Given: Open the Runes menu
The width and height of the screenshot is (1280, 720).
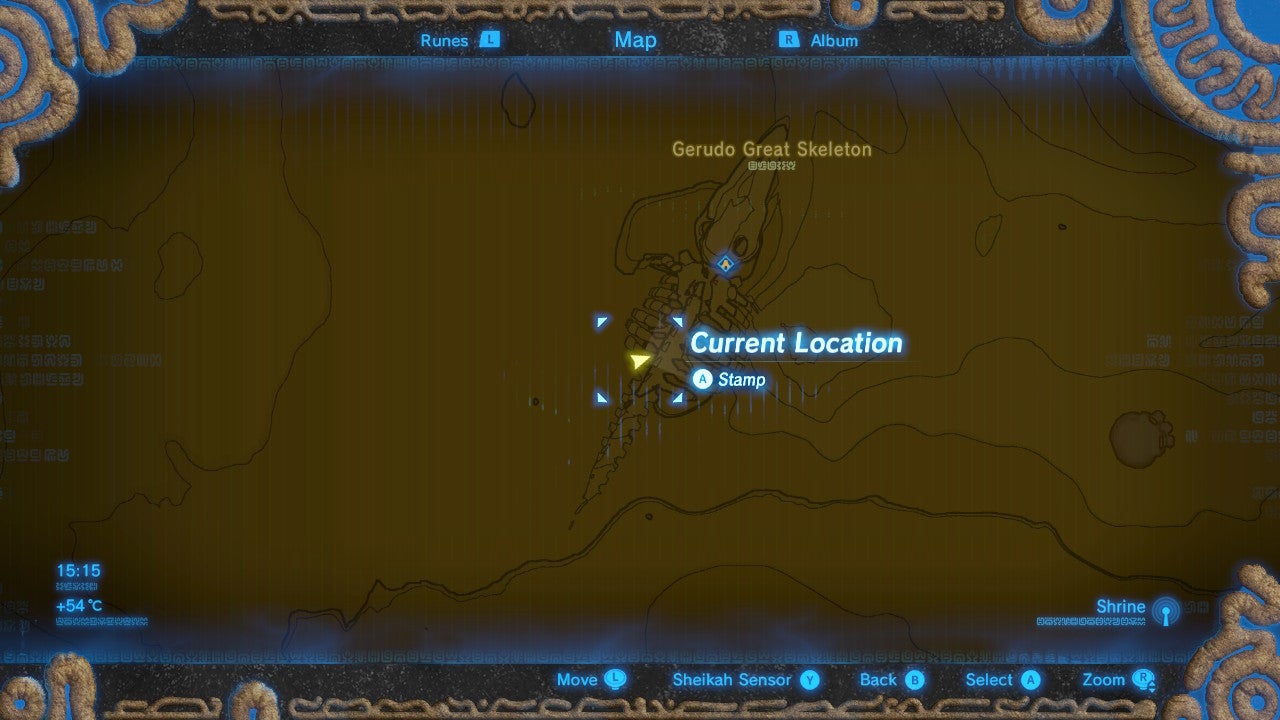Looking at the screenshot, I should pos(444,40).
